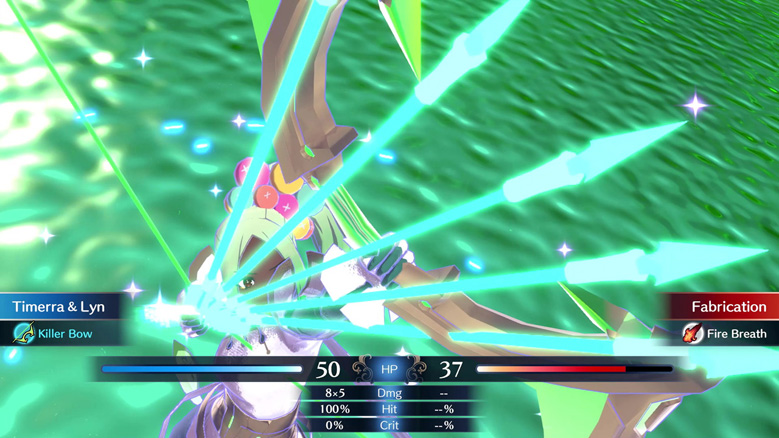The width and height of the screenshot is (779, 438).
Task: Choose the Timerra & Lyn name panel
Action: pyautogui.click(x=60, y=307)
